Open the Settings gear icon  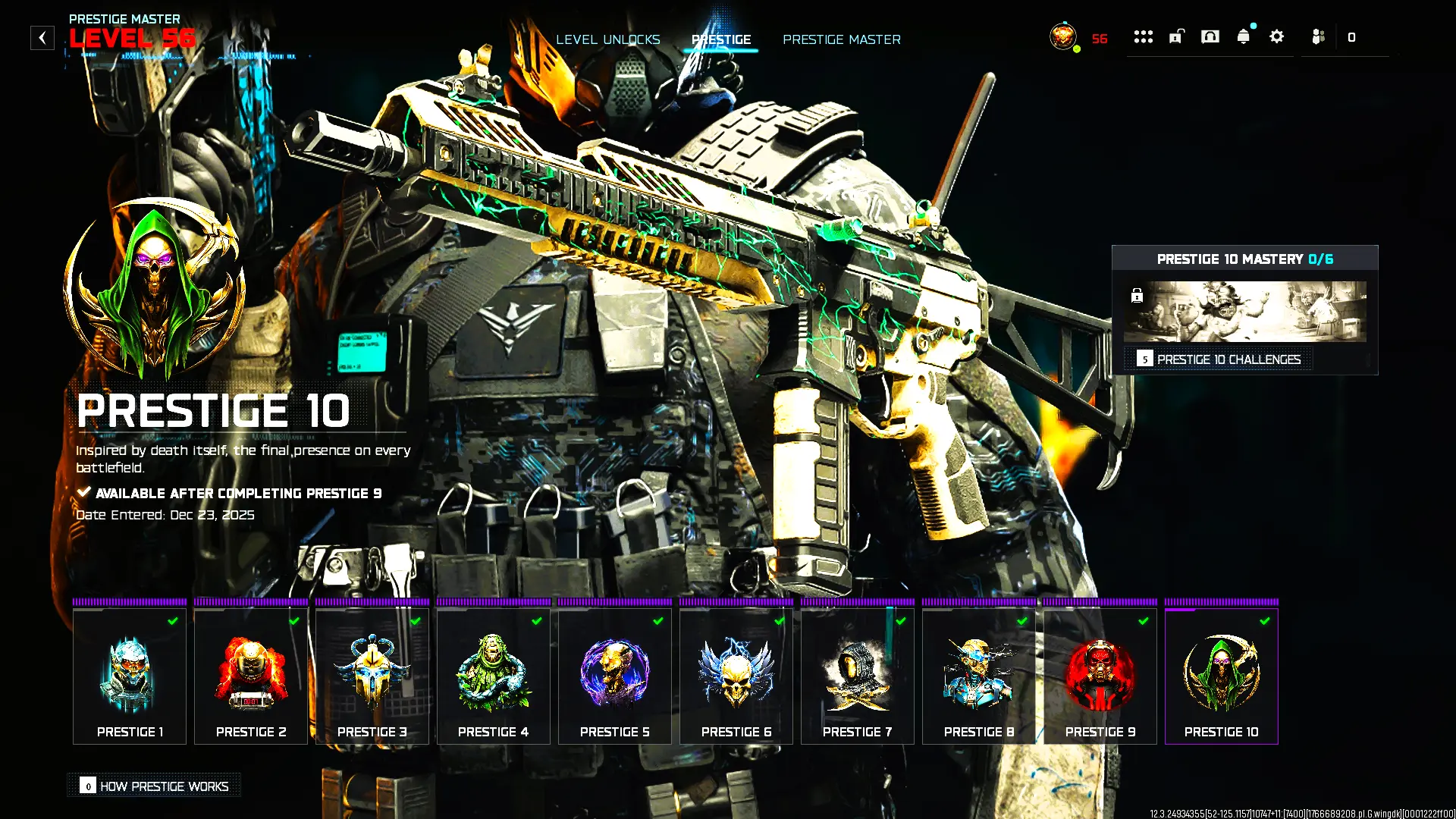click(x=1277, y=36)
